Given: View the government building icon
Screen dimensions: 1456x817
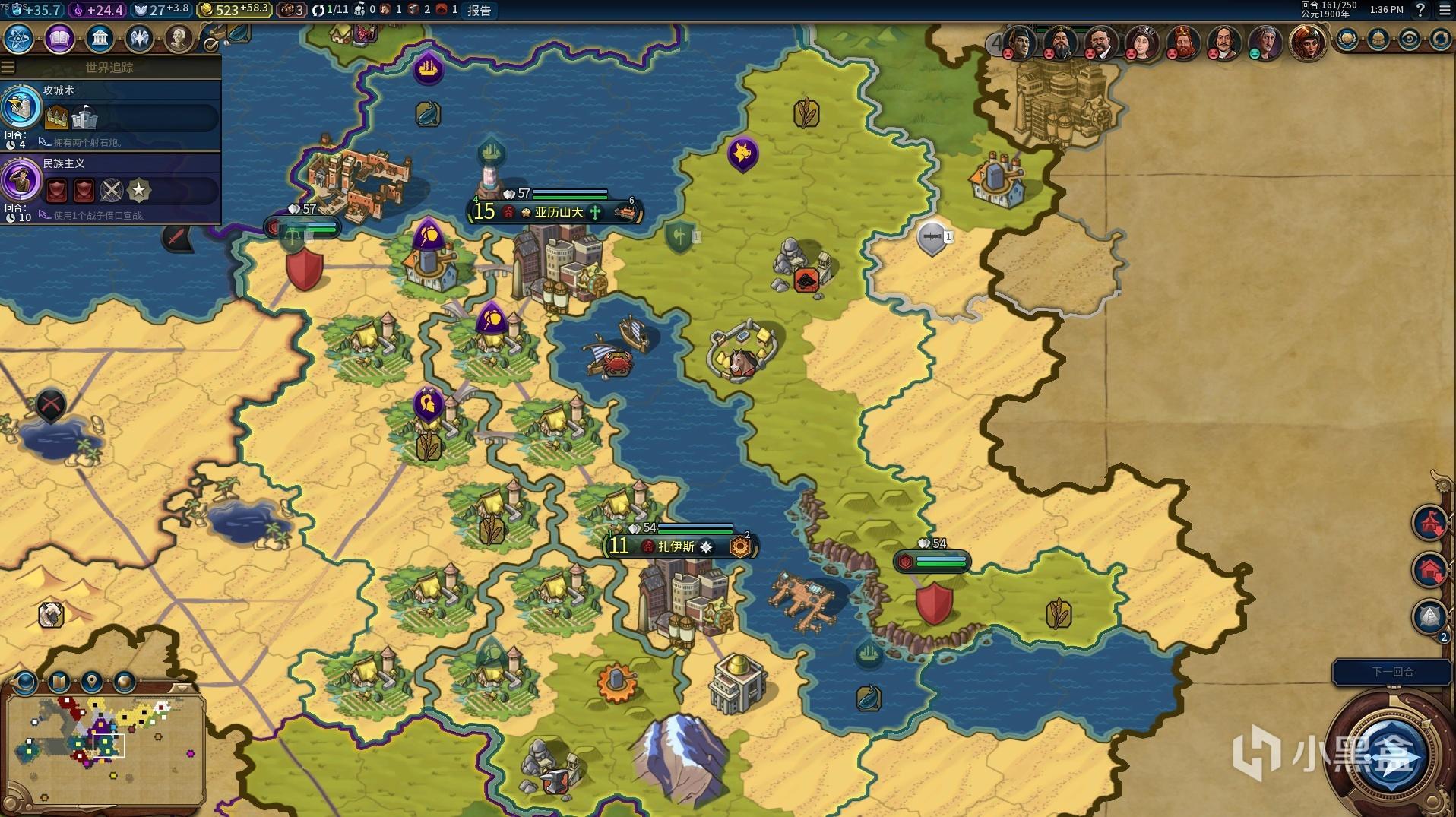Looking at the screenshot, I should [x=100, y=38].
